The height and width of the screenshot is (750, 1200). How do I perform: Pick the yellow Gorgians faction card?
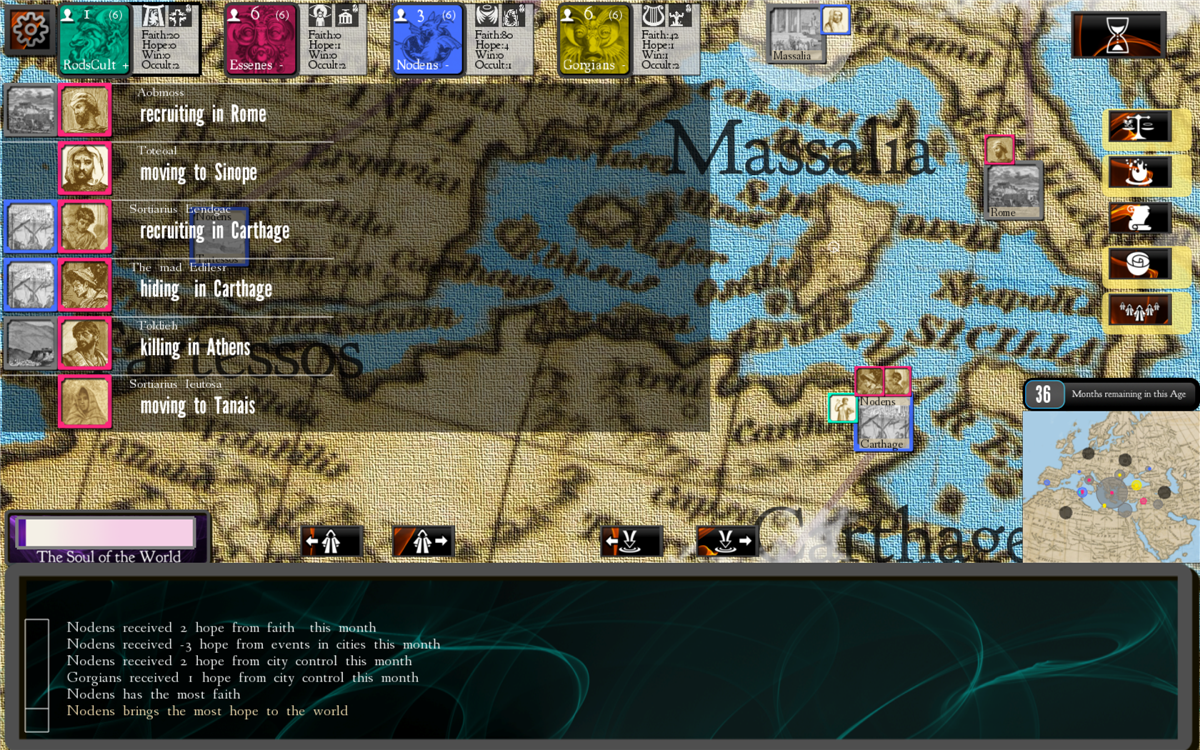pos(593,39)
